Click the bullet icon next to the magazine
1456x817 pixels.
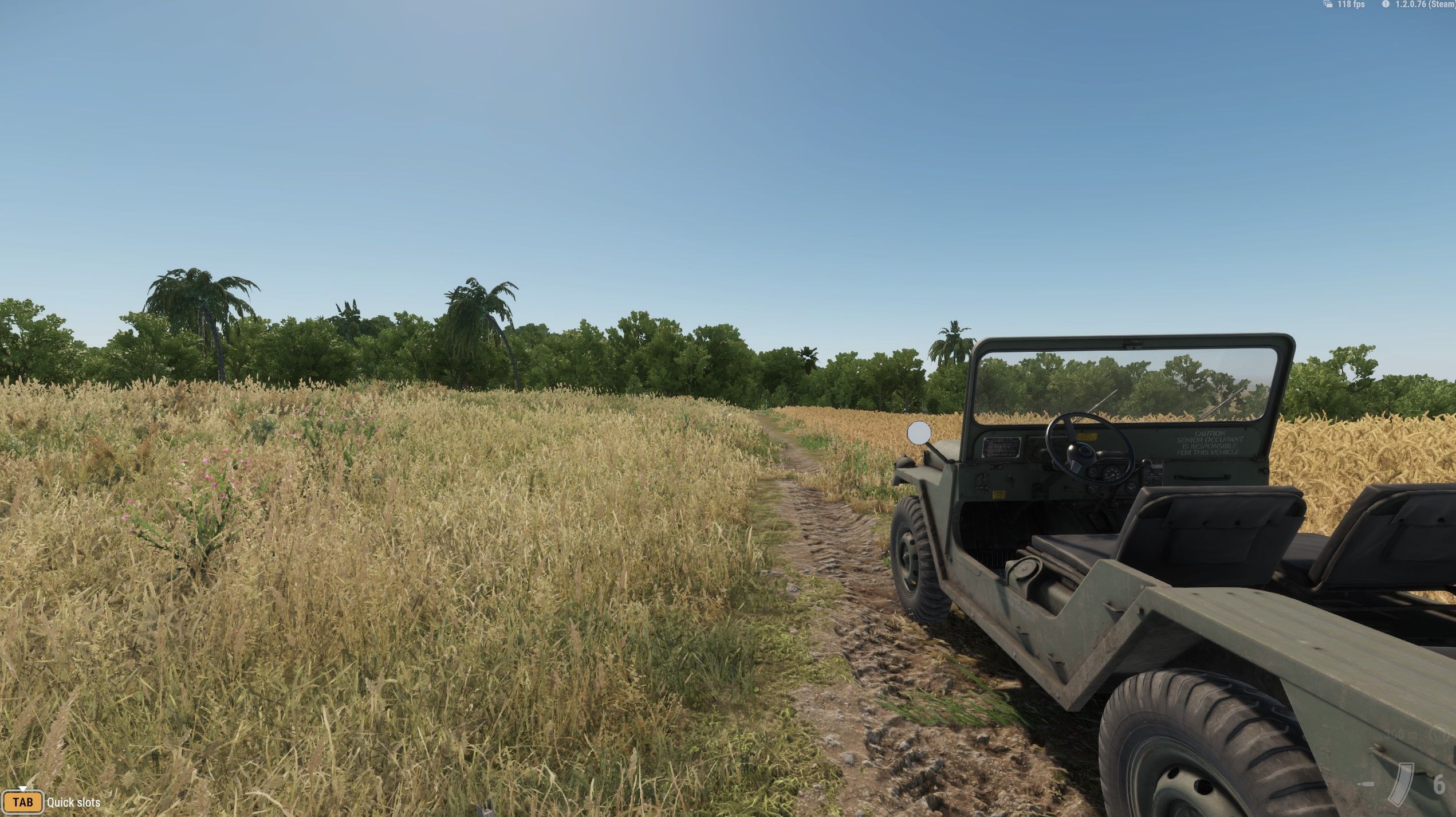click(1366, 784)
